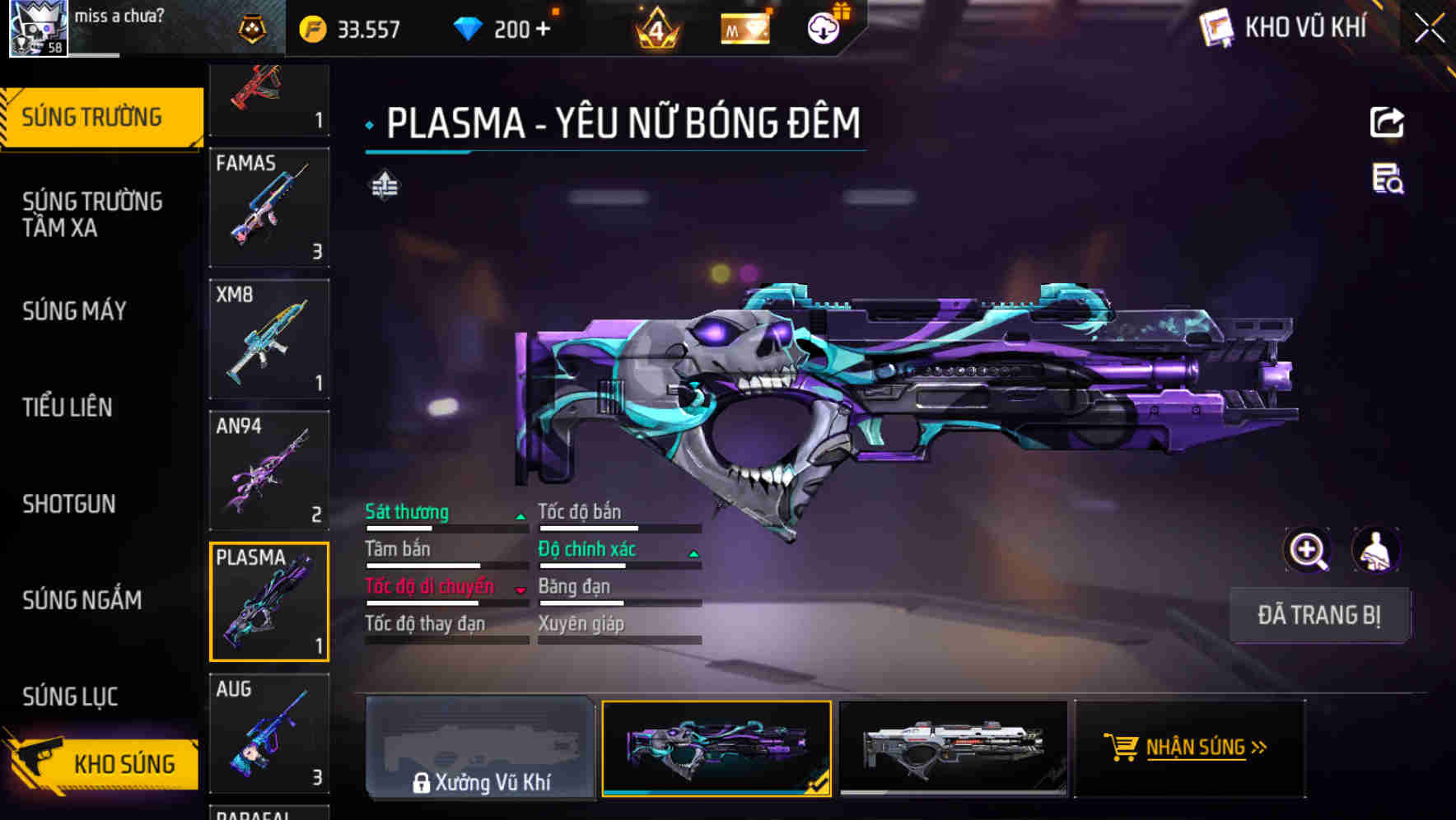
Task: Close the weapon vault screen
Action: (1430, 28)
